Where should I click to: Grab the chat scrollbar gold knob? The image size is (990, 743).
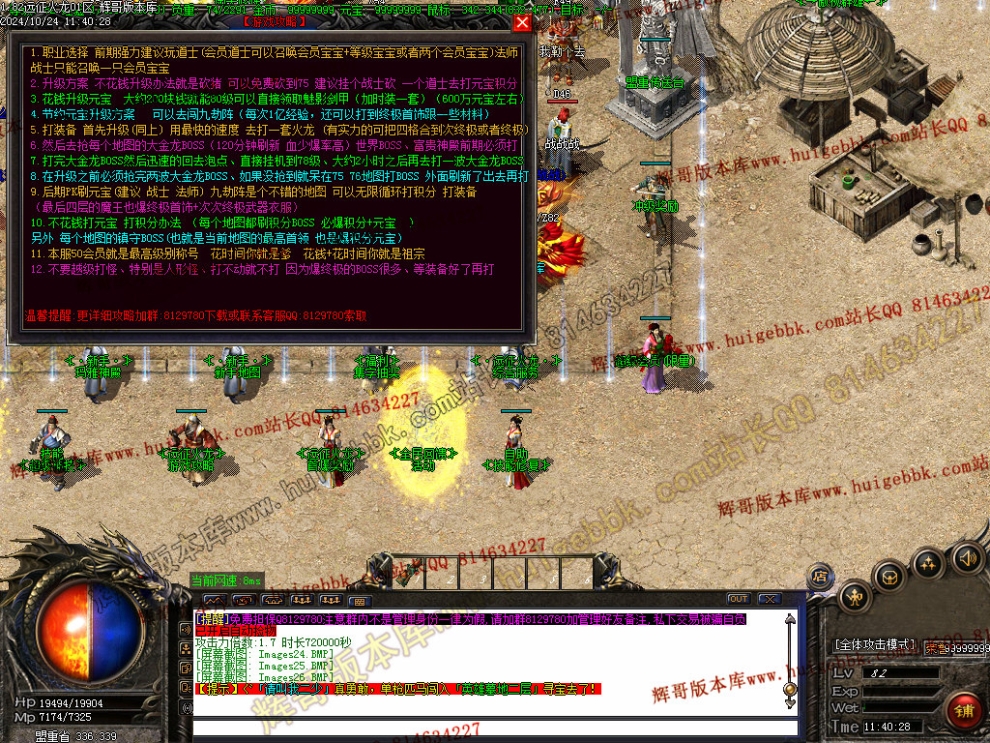click(x=789, y=689)
